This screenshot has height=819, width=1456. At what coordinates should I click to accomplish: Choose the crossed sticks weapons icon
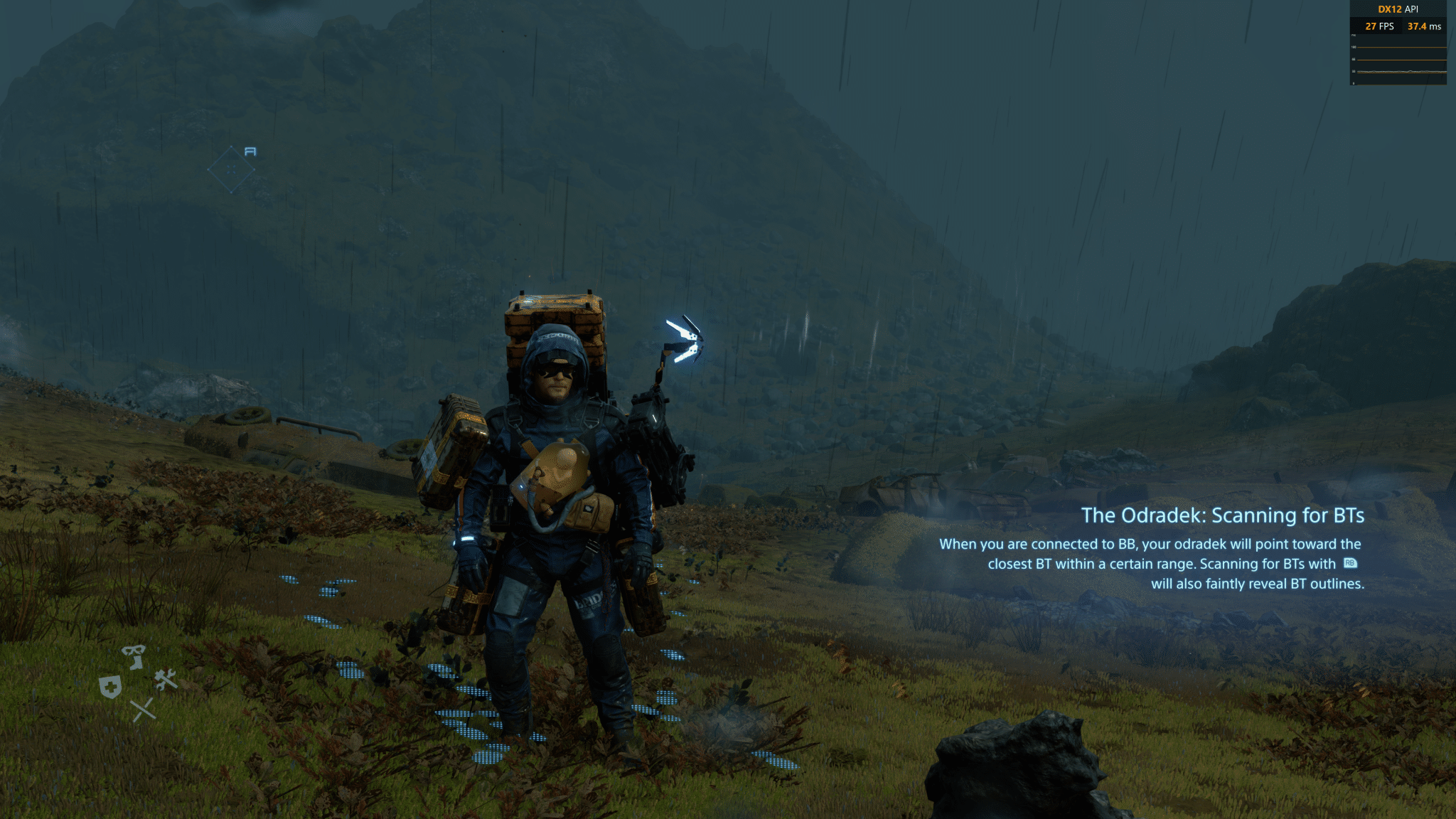(143, 709)
